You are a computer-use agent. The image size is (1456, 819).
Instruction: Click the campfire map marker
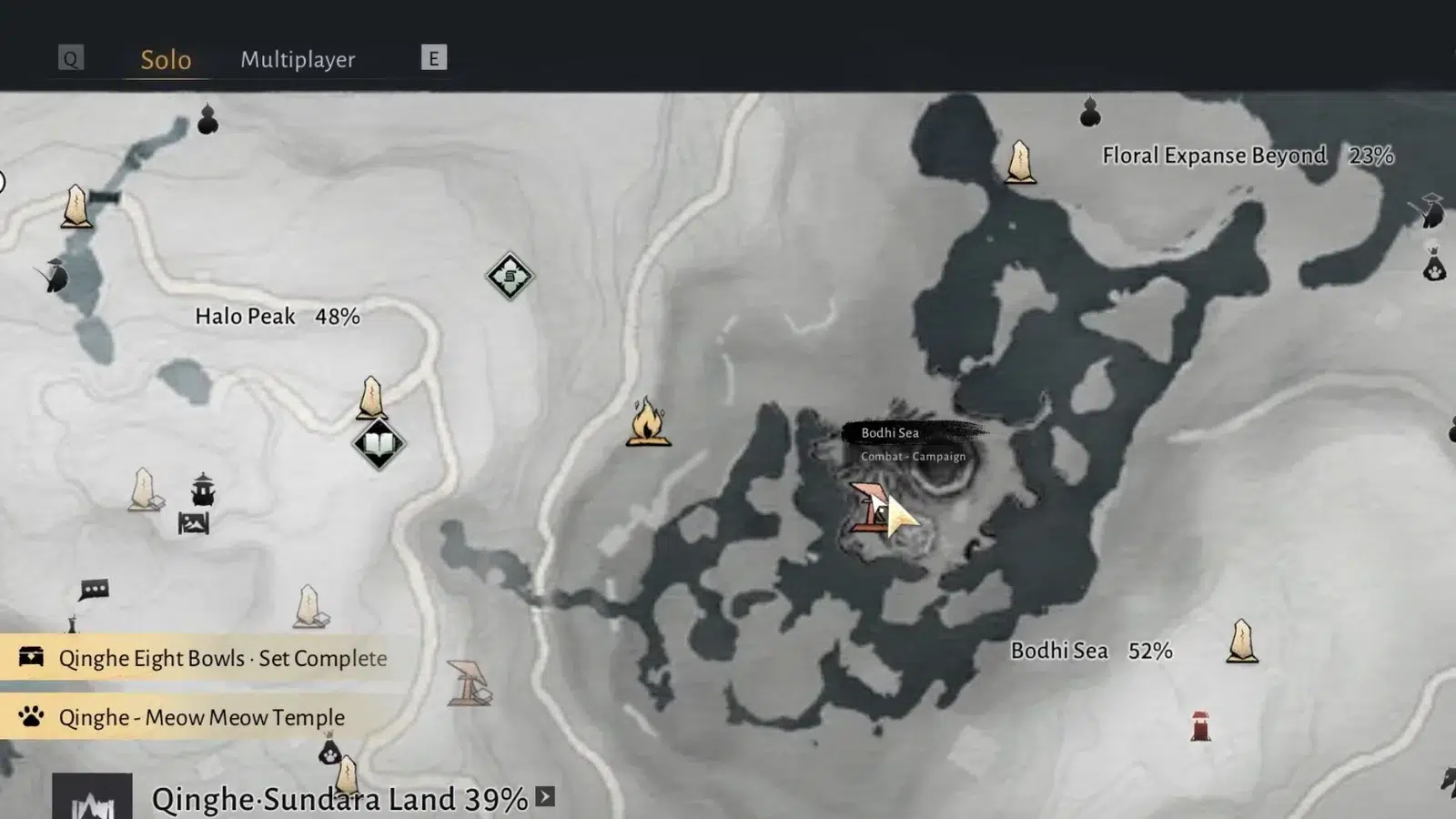[x=648, y=422]
